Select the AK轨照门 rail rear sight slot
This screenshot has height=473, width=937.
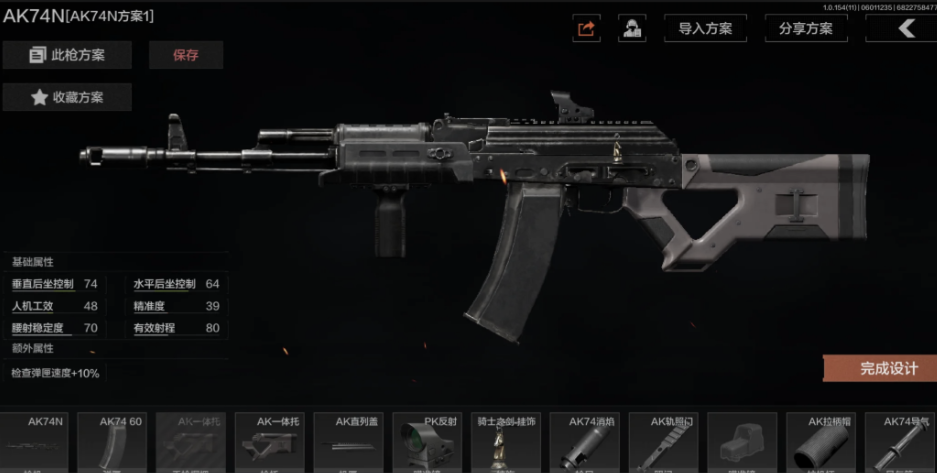pos(663,442)
